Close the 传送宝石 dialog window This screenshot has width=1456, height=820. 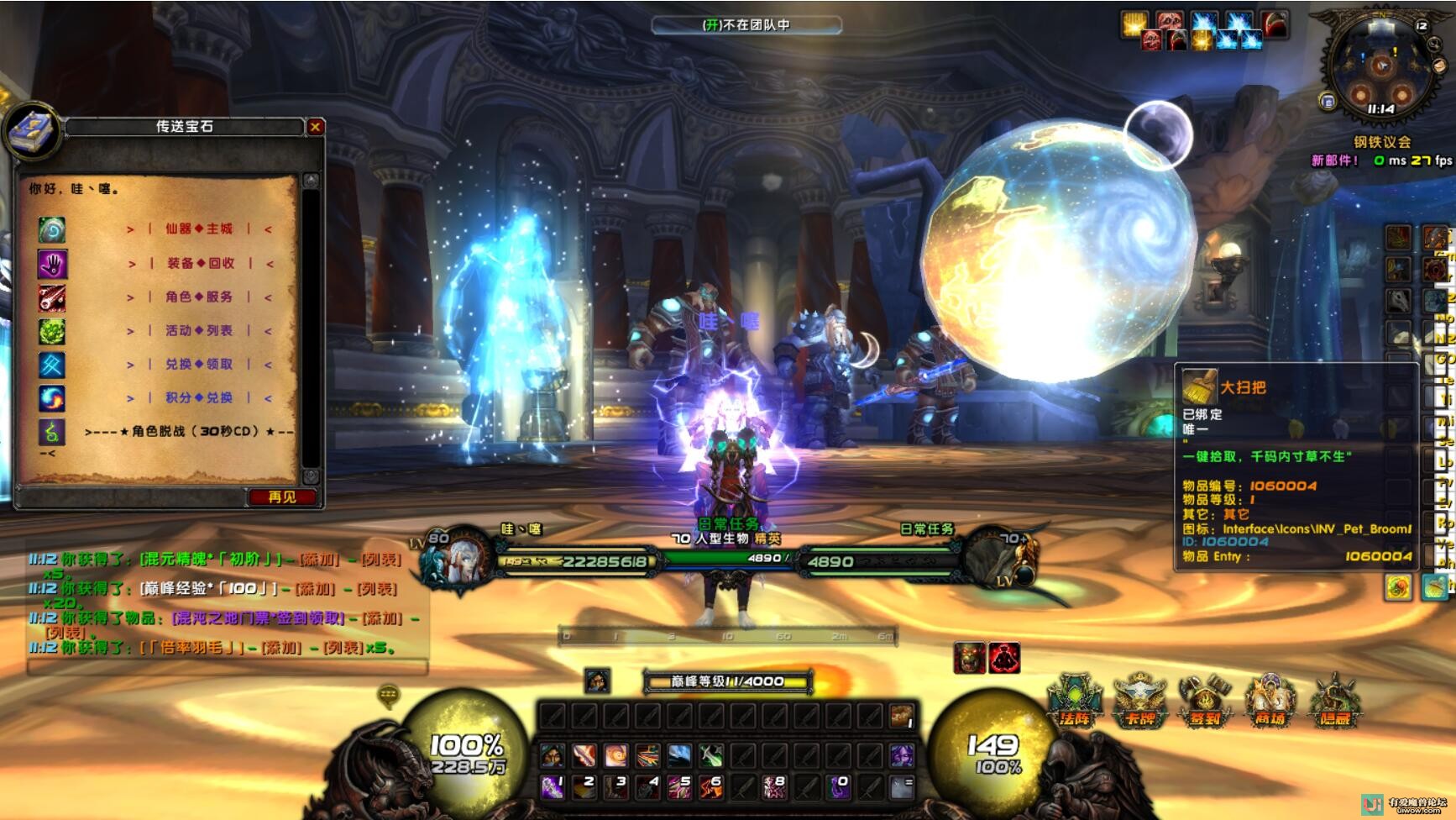click(316, 127)
